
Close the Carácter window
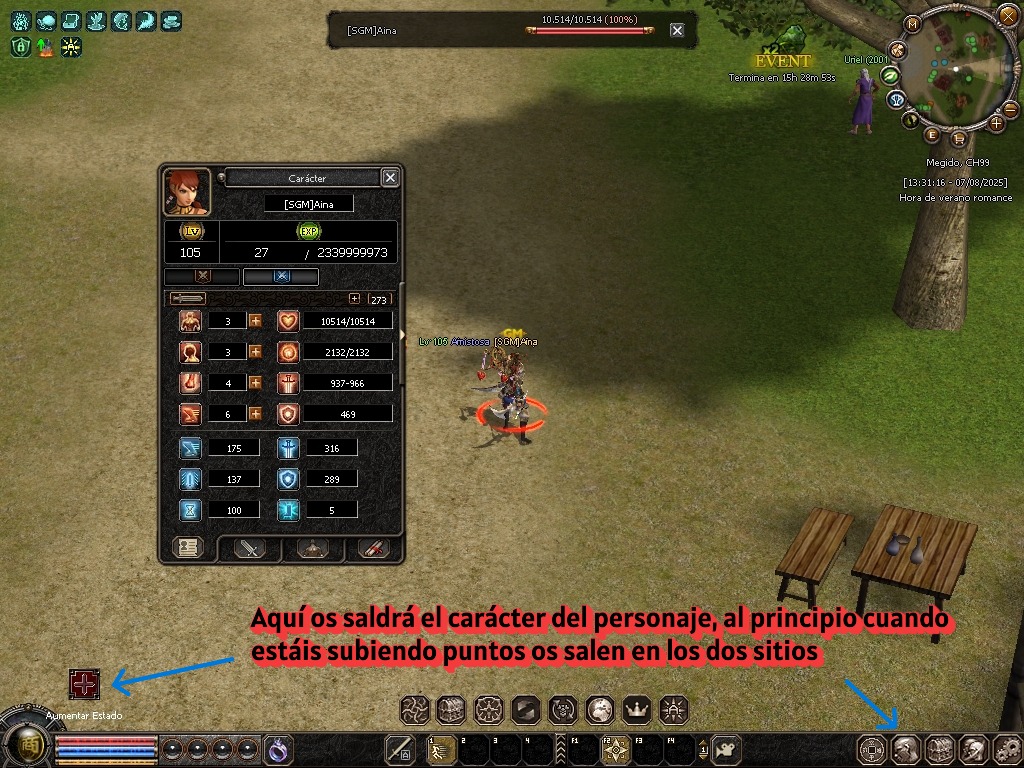[390, 177]
